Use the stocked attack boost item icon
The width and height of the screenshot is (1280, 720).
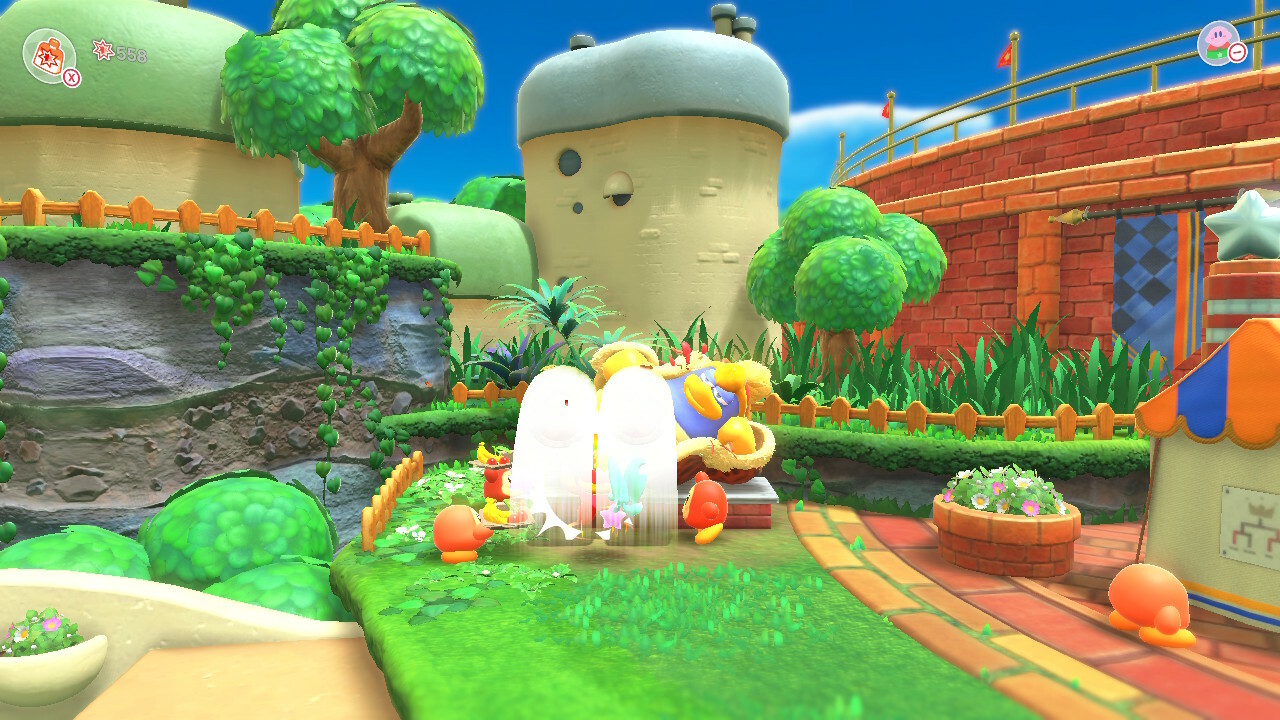pyautogui.click(x=49, y=54)
